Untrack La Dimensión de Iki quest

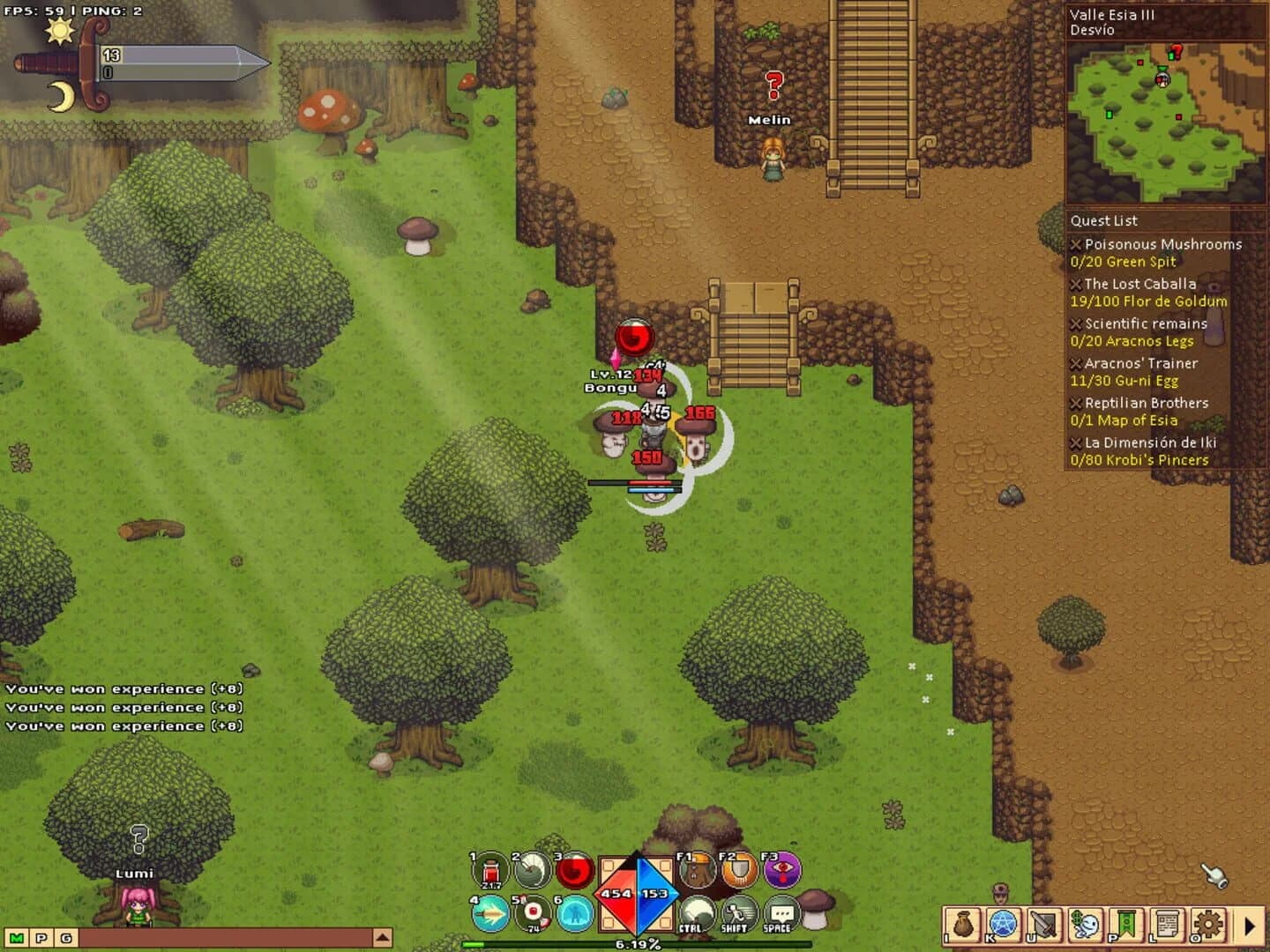coord(1075,443)
